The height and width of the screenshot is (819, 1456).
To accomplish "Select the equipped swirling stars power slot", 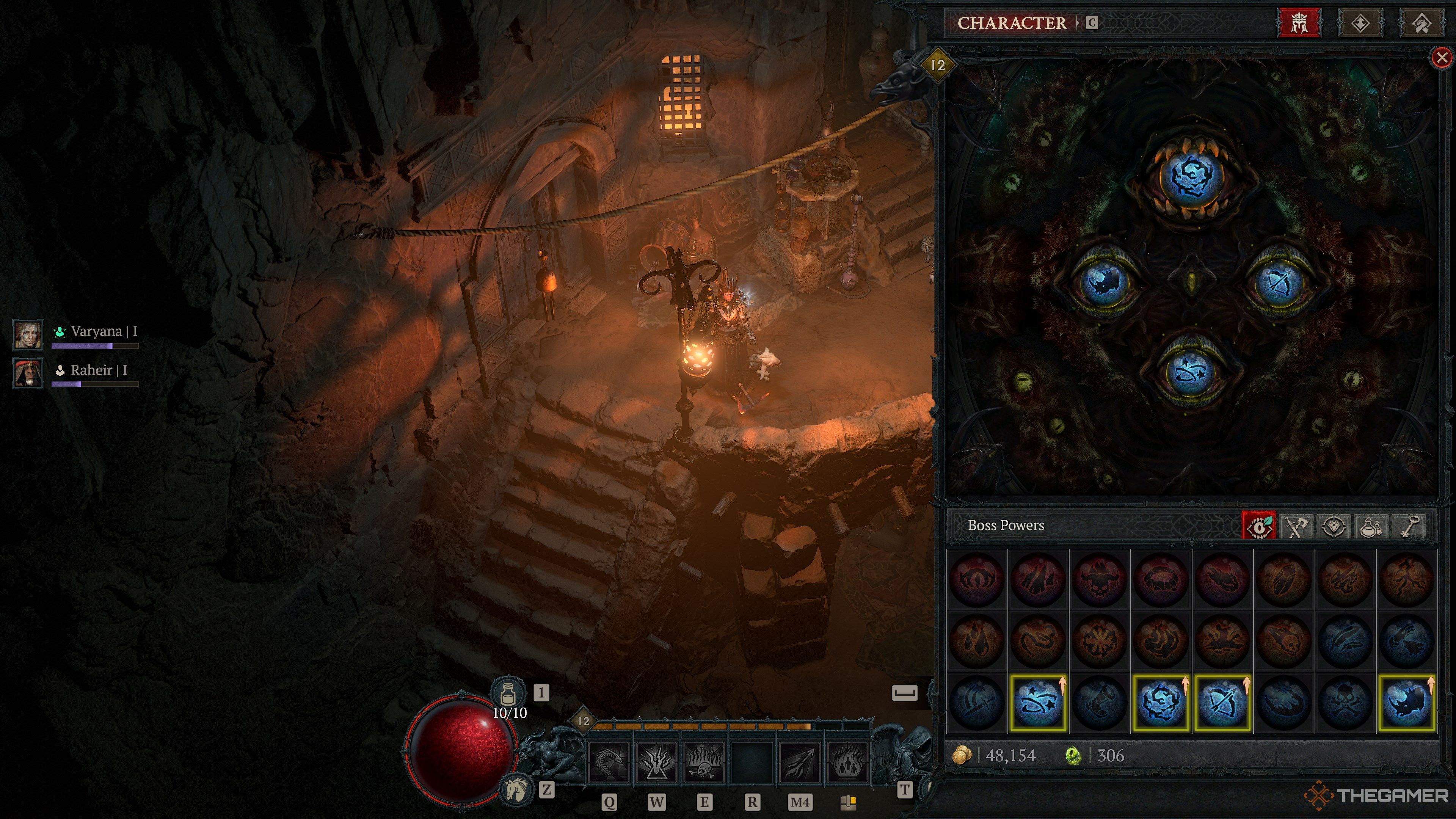I will tap(1191, 373).
